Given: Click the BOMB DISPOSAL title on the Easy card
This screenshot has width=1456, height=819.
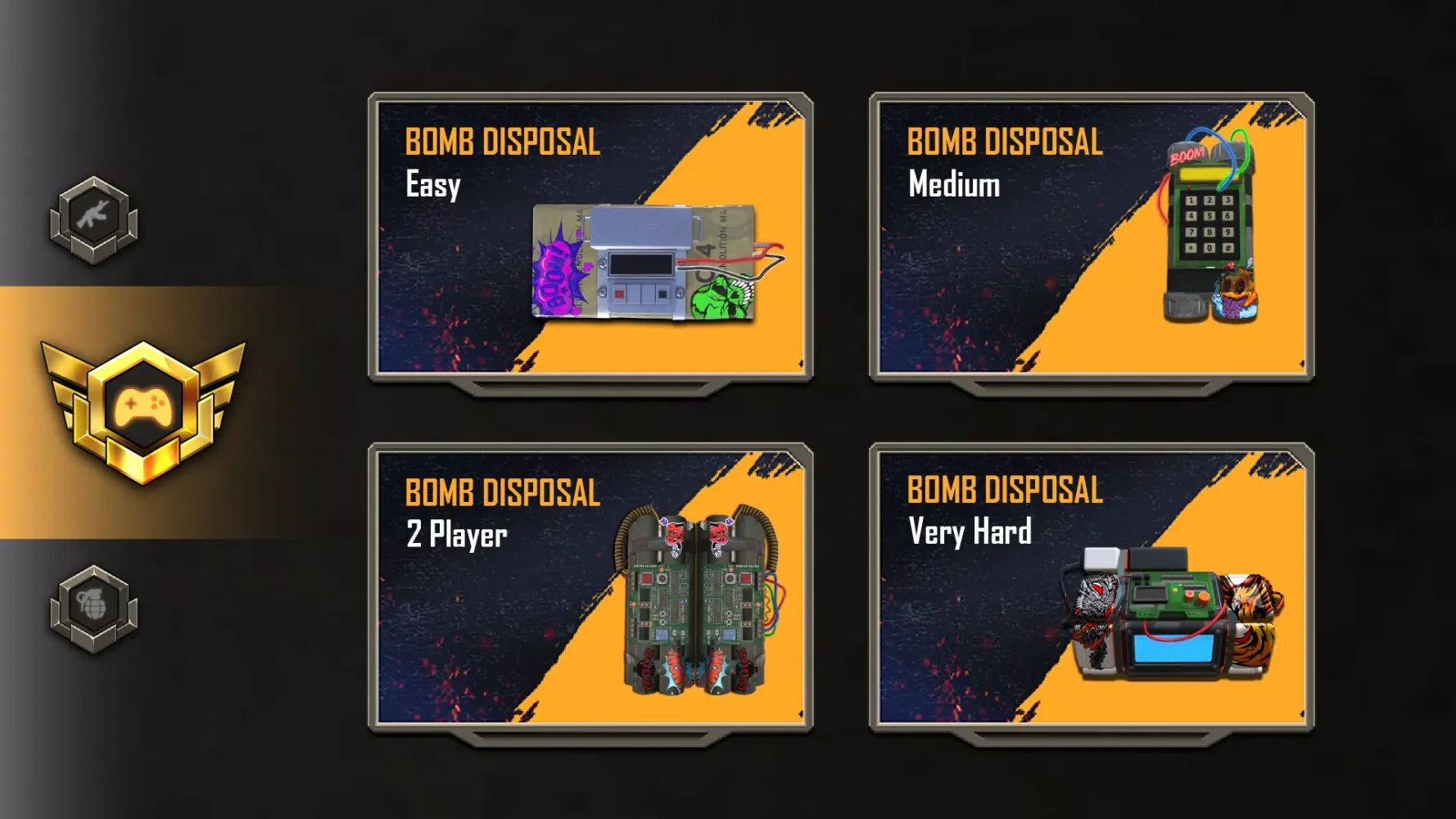Looking at the screenshot, I should [501, 143].
